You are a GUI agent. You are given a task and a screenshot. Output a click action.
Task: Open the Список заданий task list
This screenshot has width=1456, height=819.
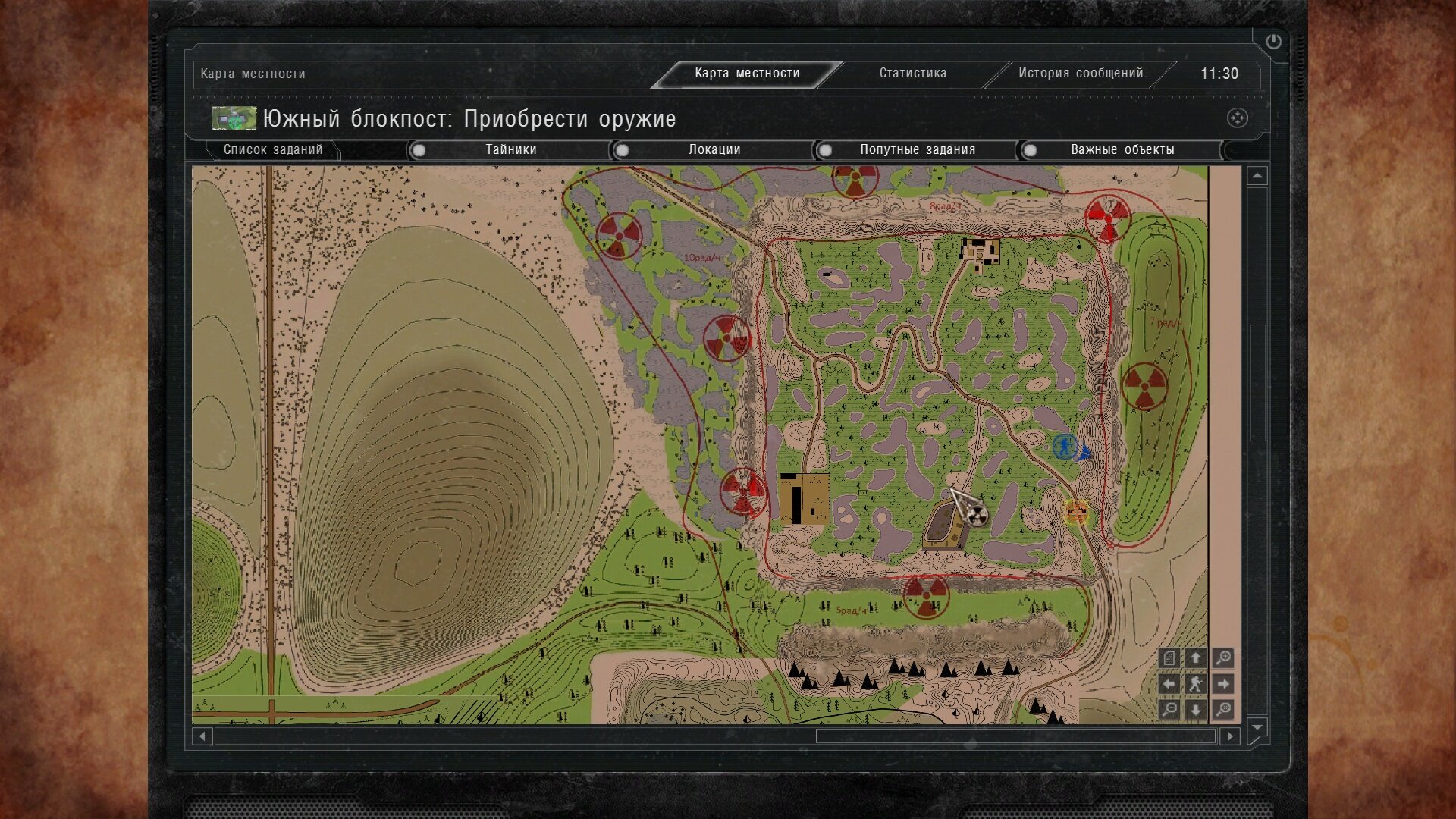click(x=273, y=150)
